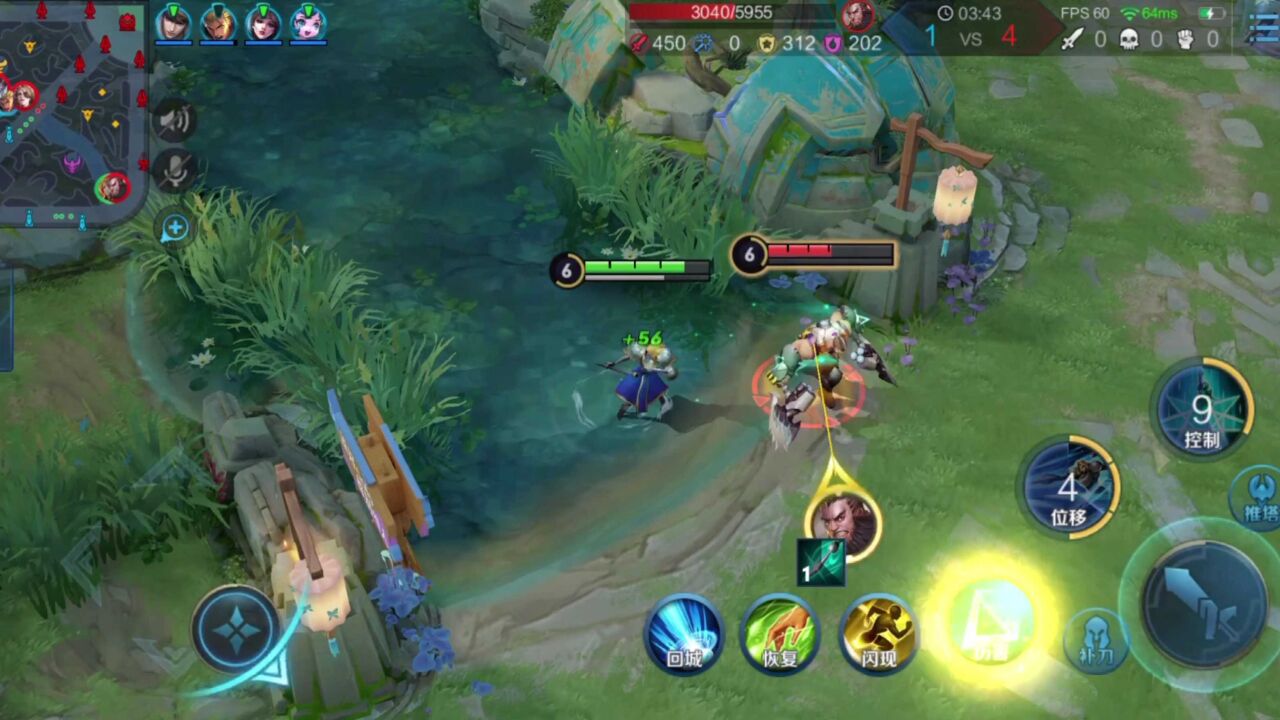Image resolution: width=1280 pixels, height=720 pixels.
Task: Select the enemy hero target portrait
Action: click(x=843, y=522)
